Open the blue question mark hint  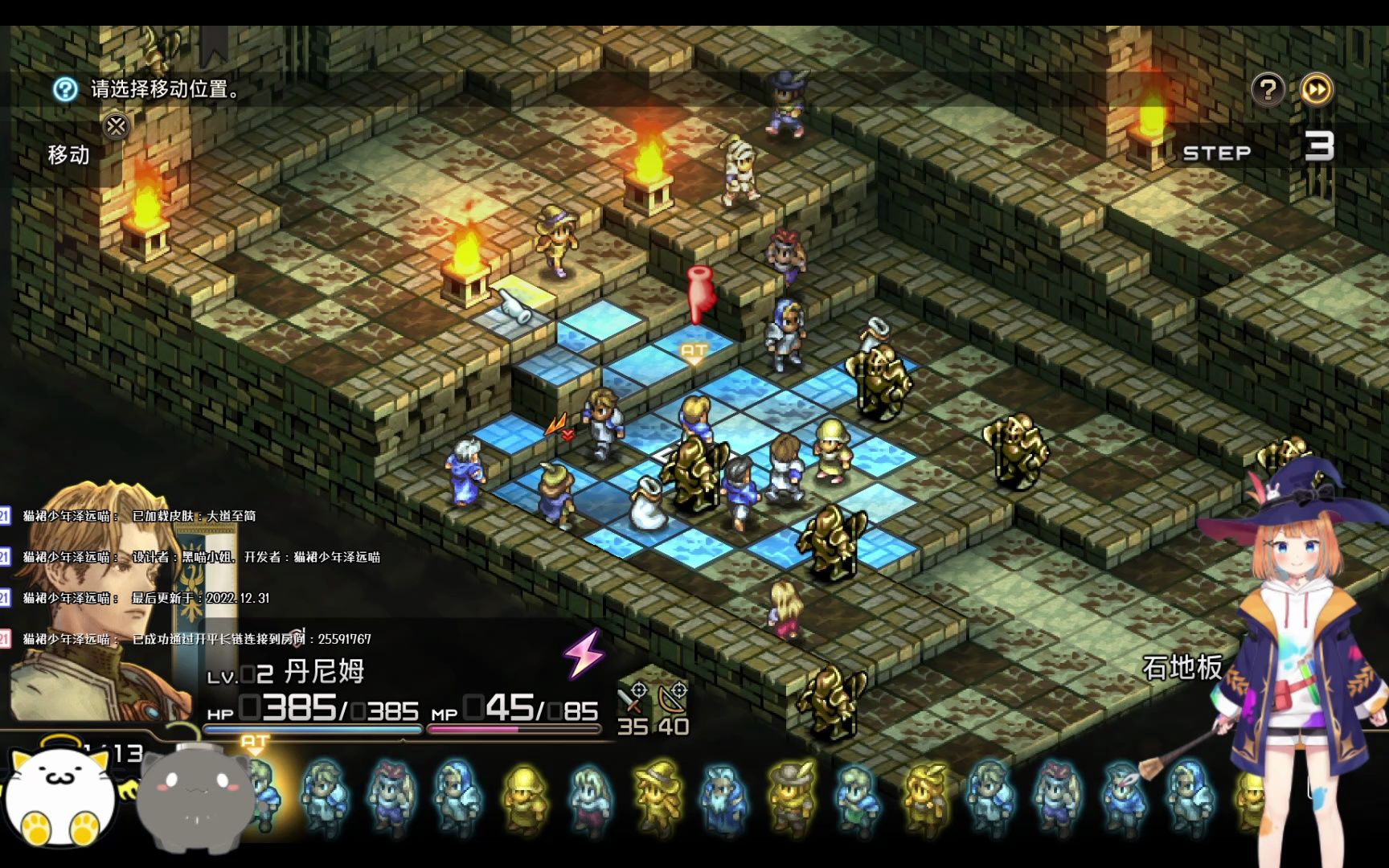point(65,89)
